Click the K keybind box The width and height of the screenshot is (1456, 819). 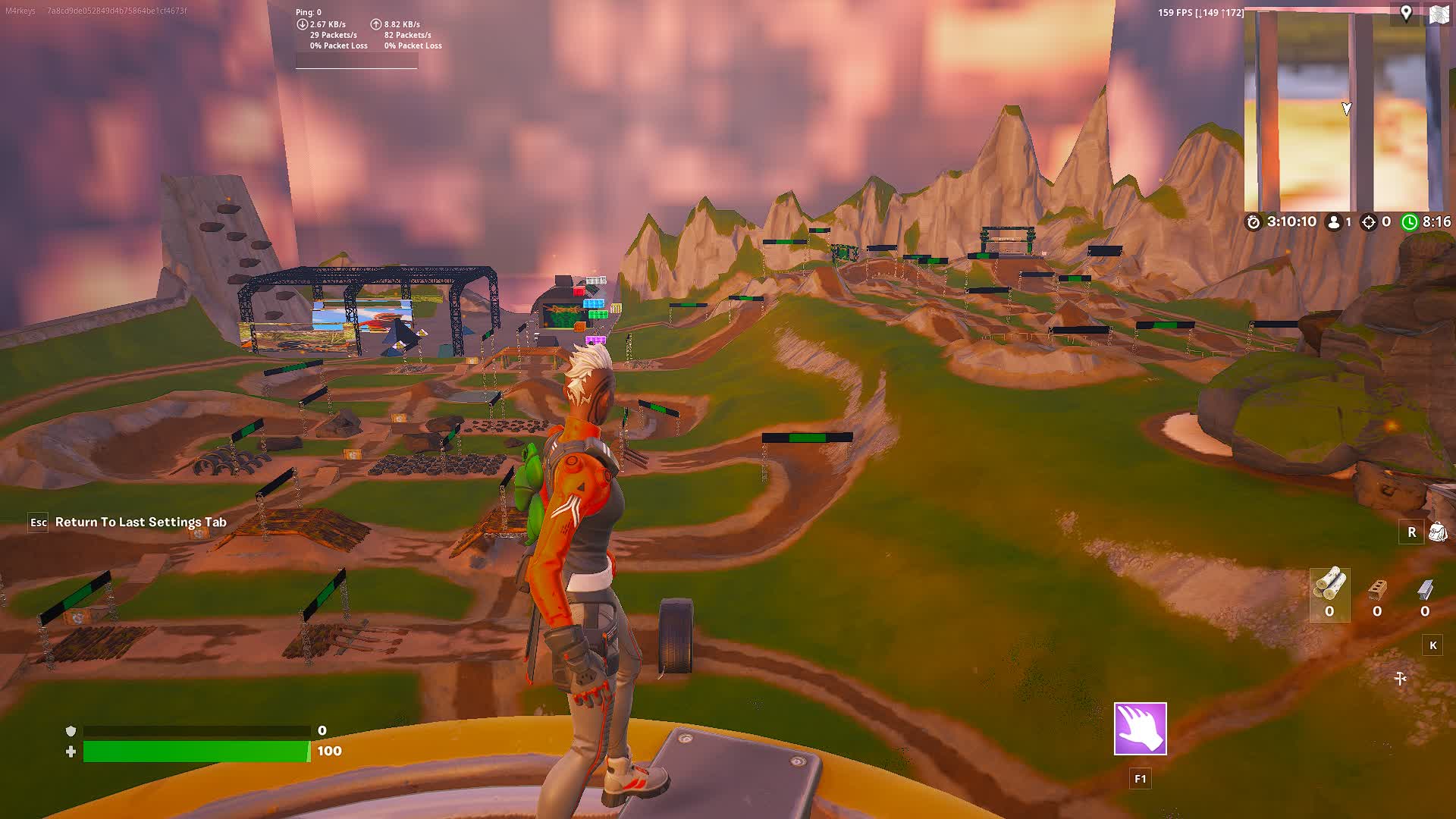[x=1431, y=646]
